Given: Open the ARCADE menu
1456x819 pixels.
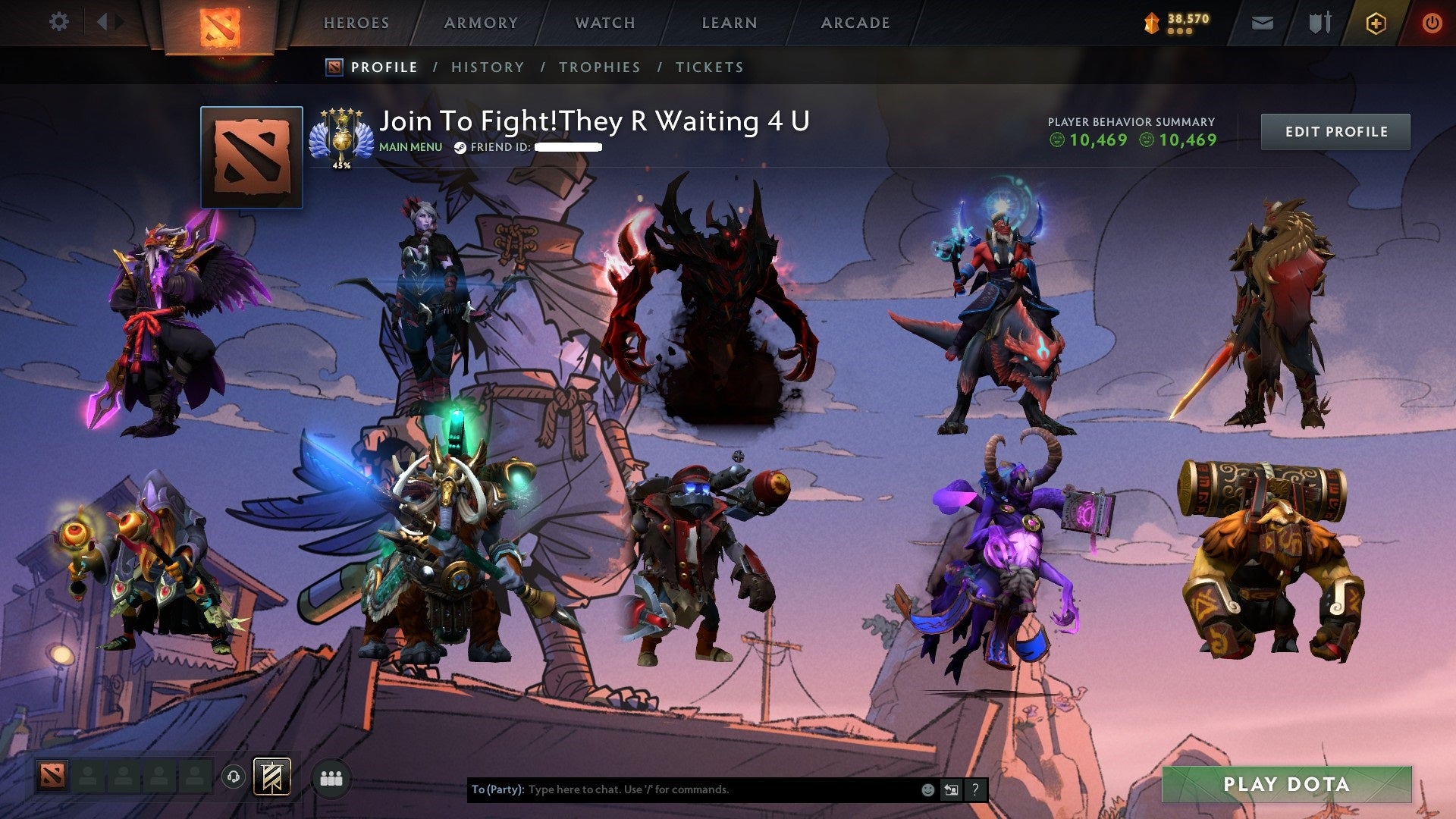Looking at the screenshot, I should (x=855, y=23).
